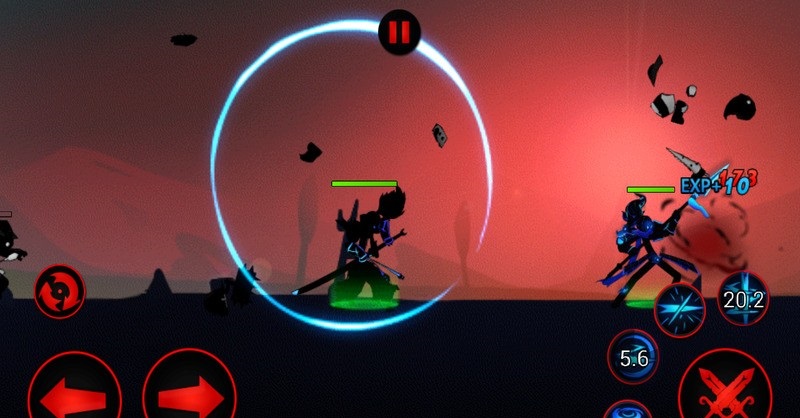Use the blue lightning slash skill
The width and height of the screenshot is (800, 418).
pyautogui.click(x=679, y=307)
